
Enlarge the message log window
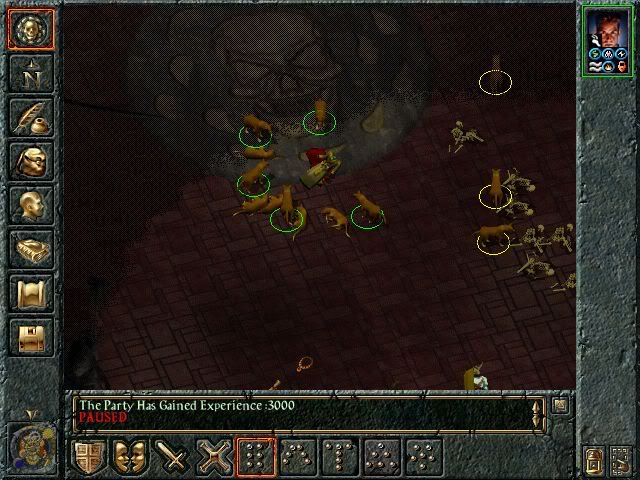[x=560, y=405]
